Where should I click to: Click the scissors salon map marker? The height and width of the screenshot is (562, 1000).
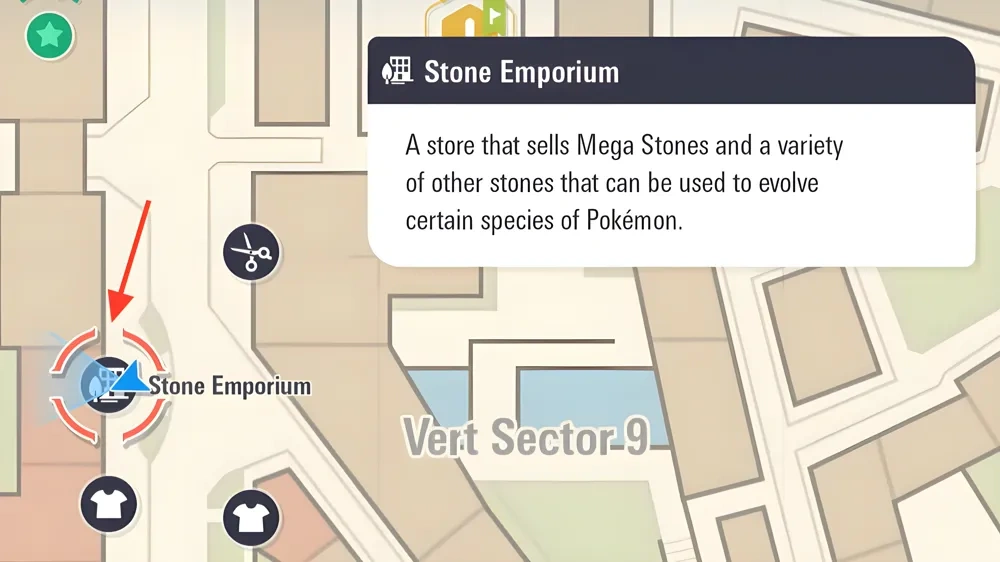click(250, 252)
